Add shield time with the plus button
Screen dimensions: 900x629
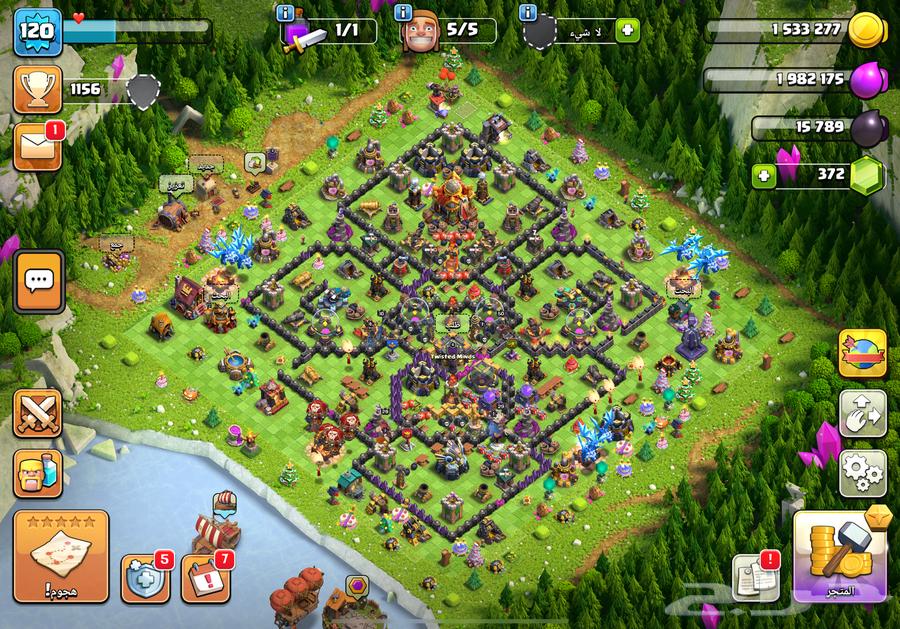(x=628, y=30)
